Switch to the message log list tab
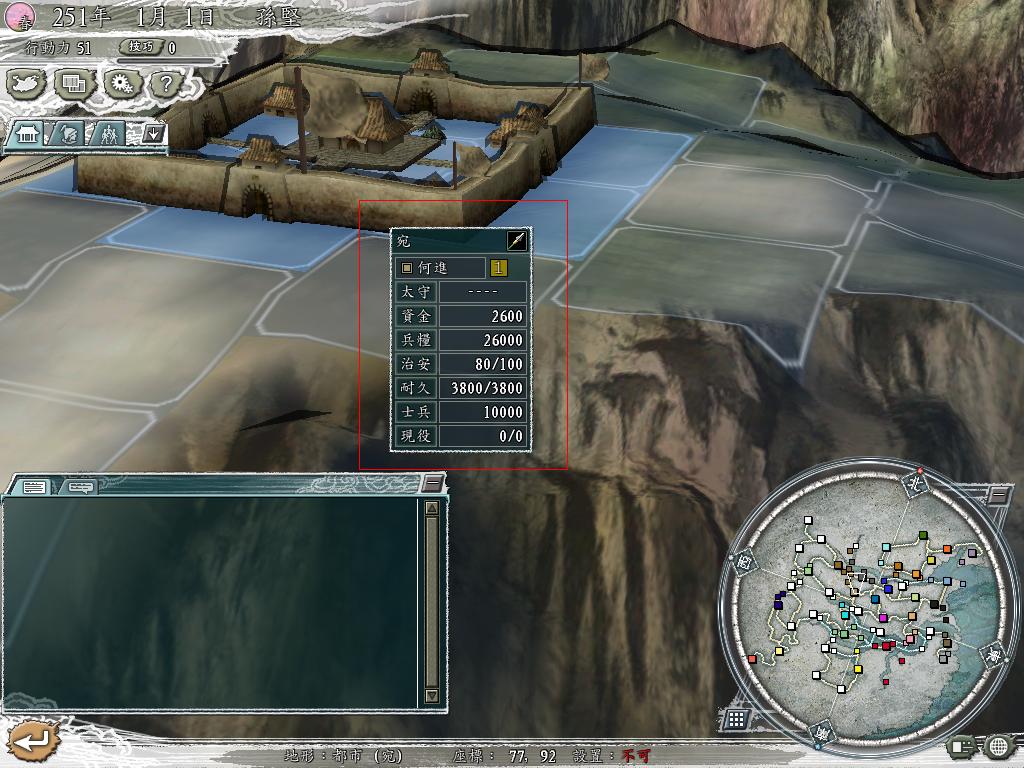Image resolution: width=1024 pixels, height=768 pixels. pos(34,487)
